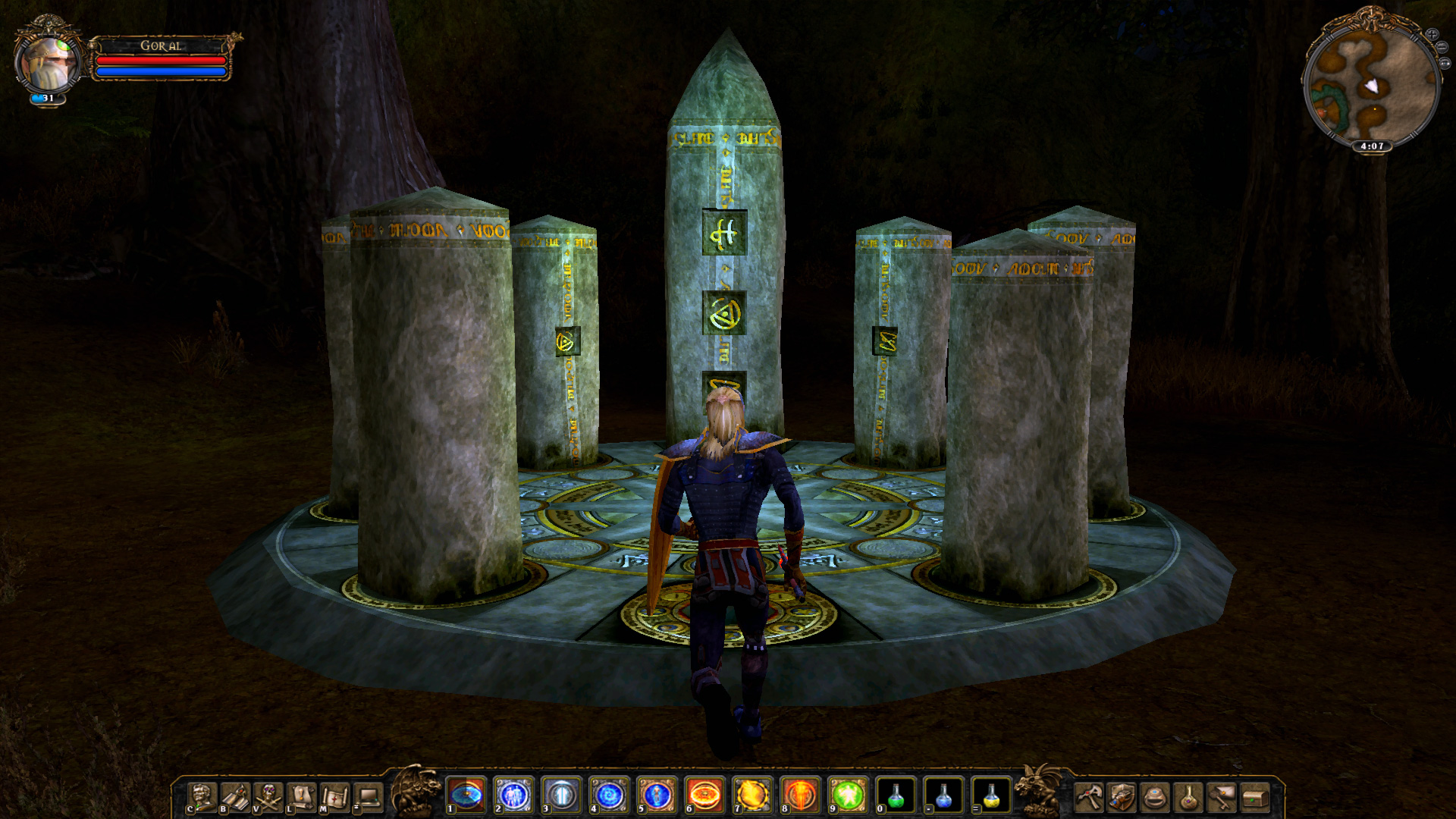Toggle the minimap eye visibility button
The width and height of the screenshot is (1456, 819).
[1445, 63]
